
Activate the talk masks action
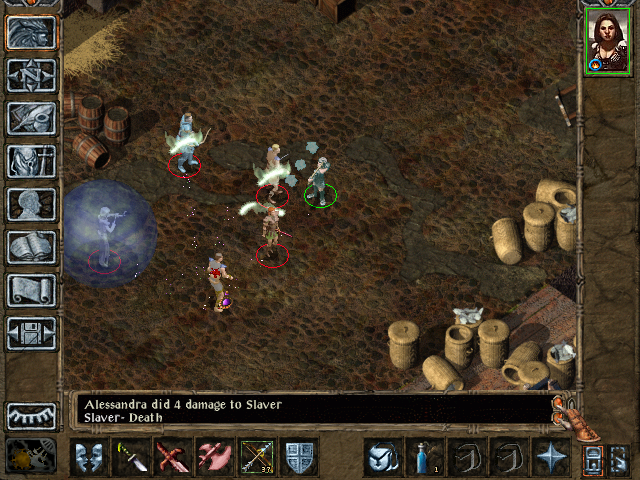pyautogui.click(x=90, y=457)
